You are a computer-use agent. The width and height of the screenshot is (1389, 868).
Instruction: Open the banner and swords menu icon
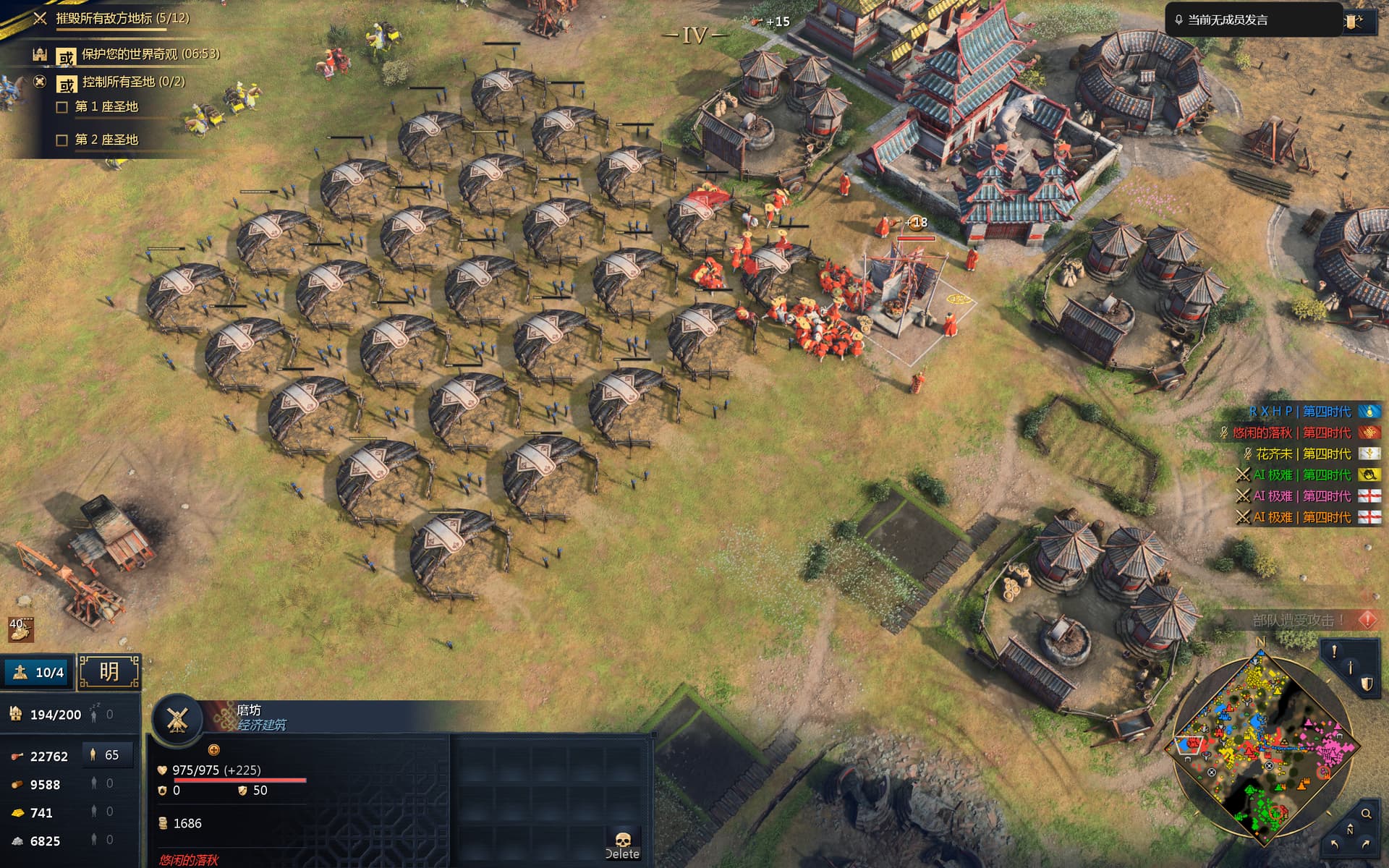tap(1353, 21)
